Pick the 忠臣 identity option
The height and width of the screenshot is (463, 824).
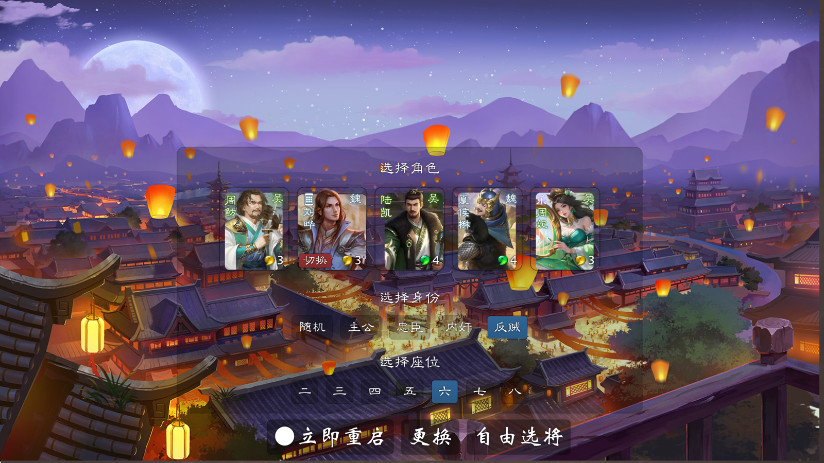click(x=410, y=327)
